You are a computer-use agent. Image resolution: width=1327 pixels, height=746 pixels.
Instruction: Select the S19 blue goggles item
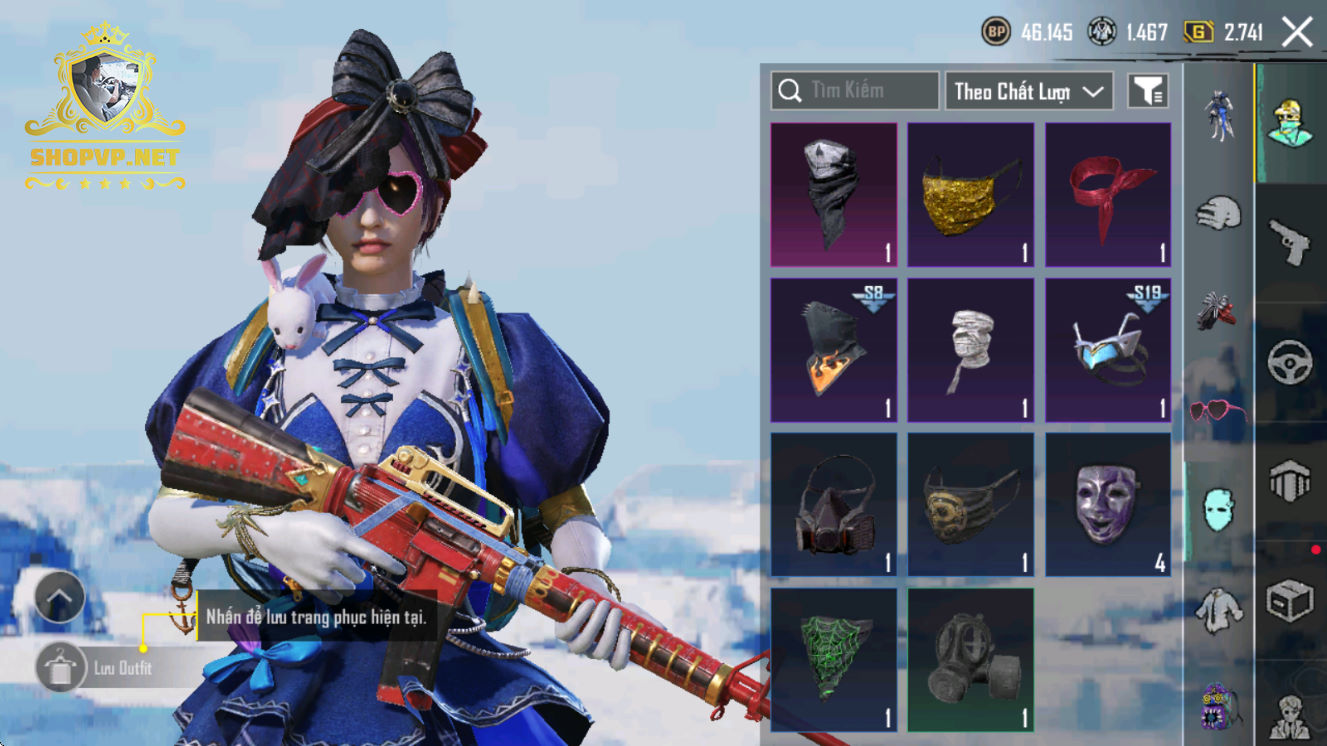pyautogui.click(x=1108, y=350)
